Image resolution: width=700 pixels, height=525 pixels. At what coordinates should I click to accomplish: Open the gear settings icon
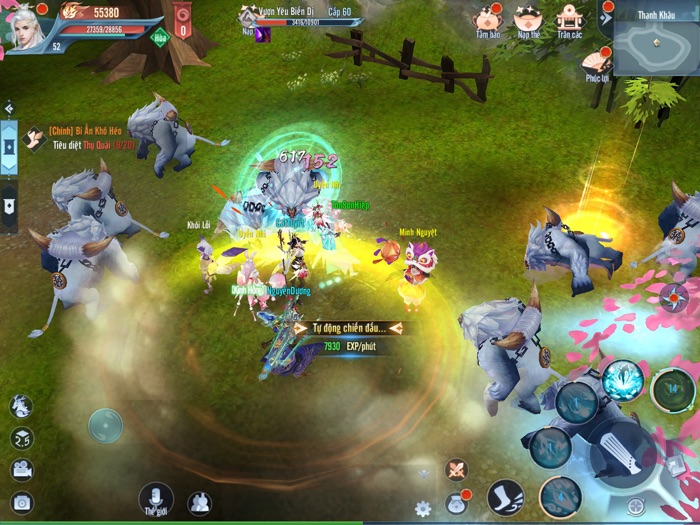click(x=423, y=508)
